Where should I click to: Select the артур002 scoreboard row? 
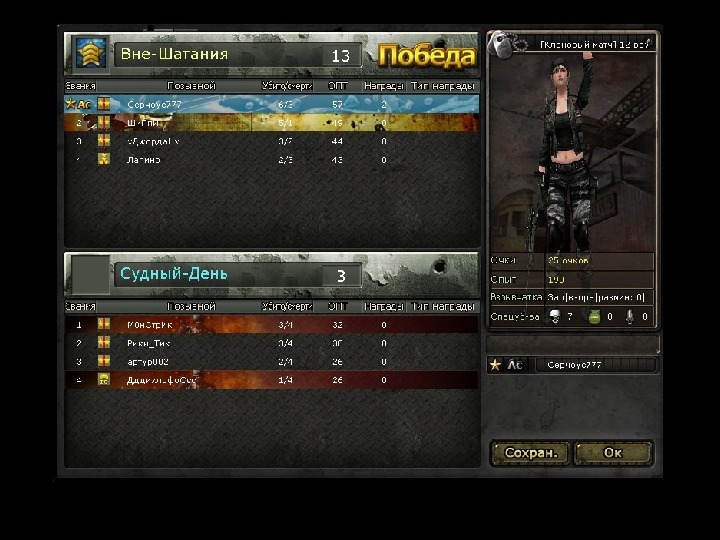coord(270,361)
